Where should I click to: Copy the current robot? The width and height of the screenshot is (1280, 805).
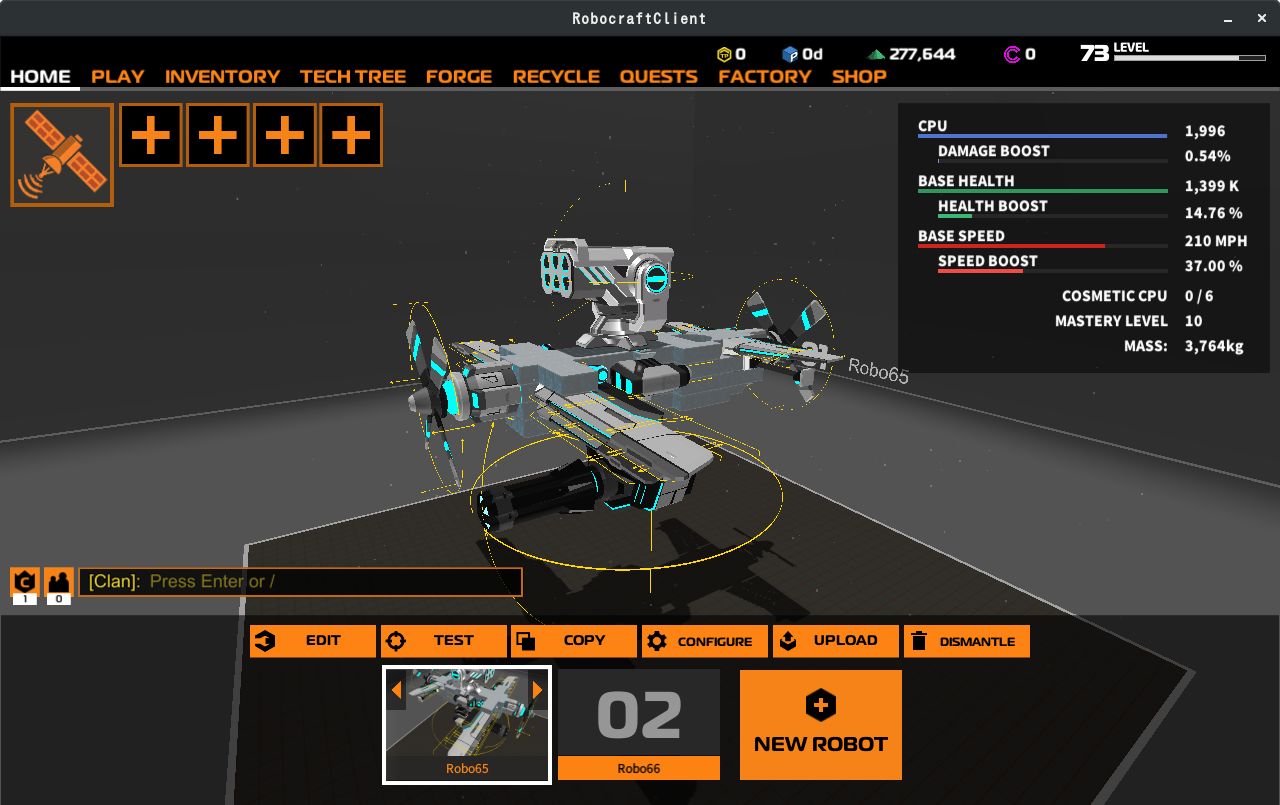574,641
